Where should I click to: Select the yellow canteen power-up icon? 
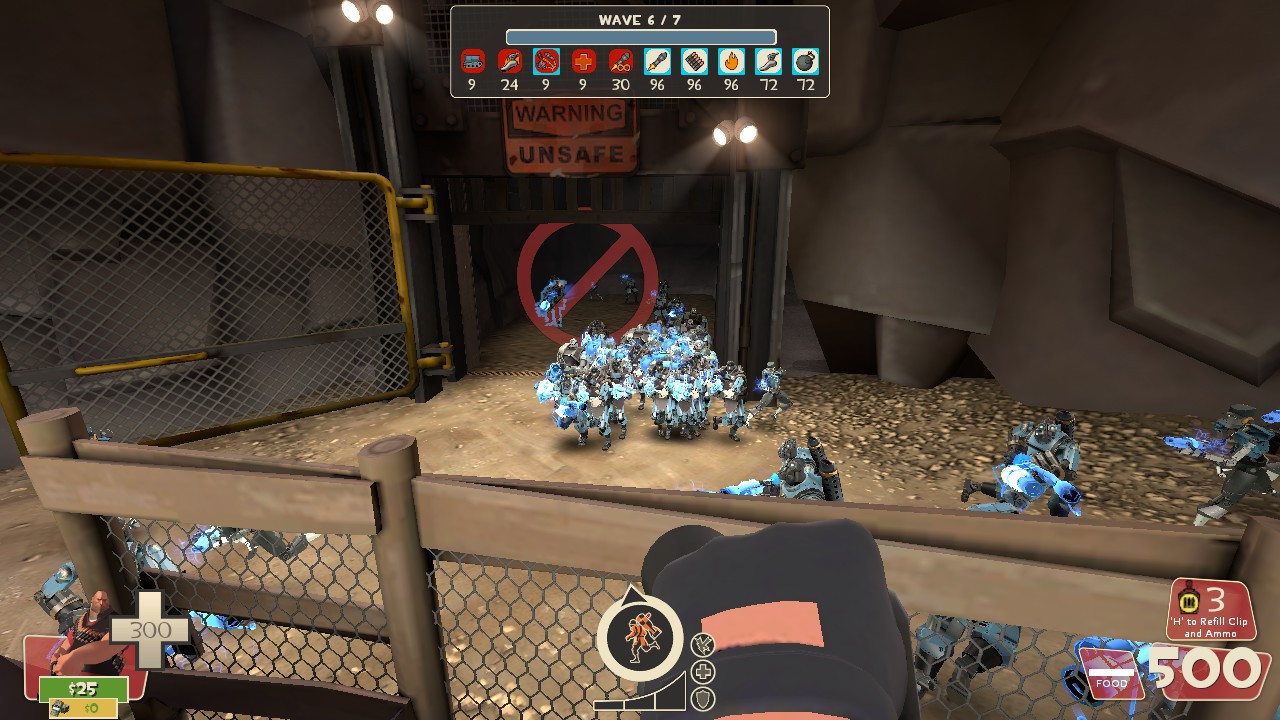[x=1188, y=601]
